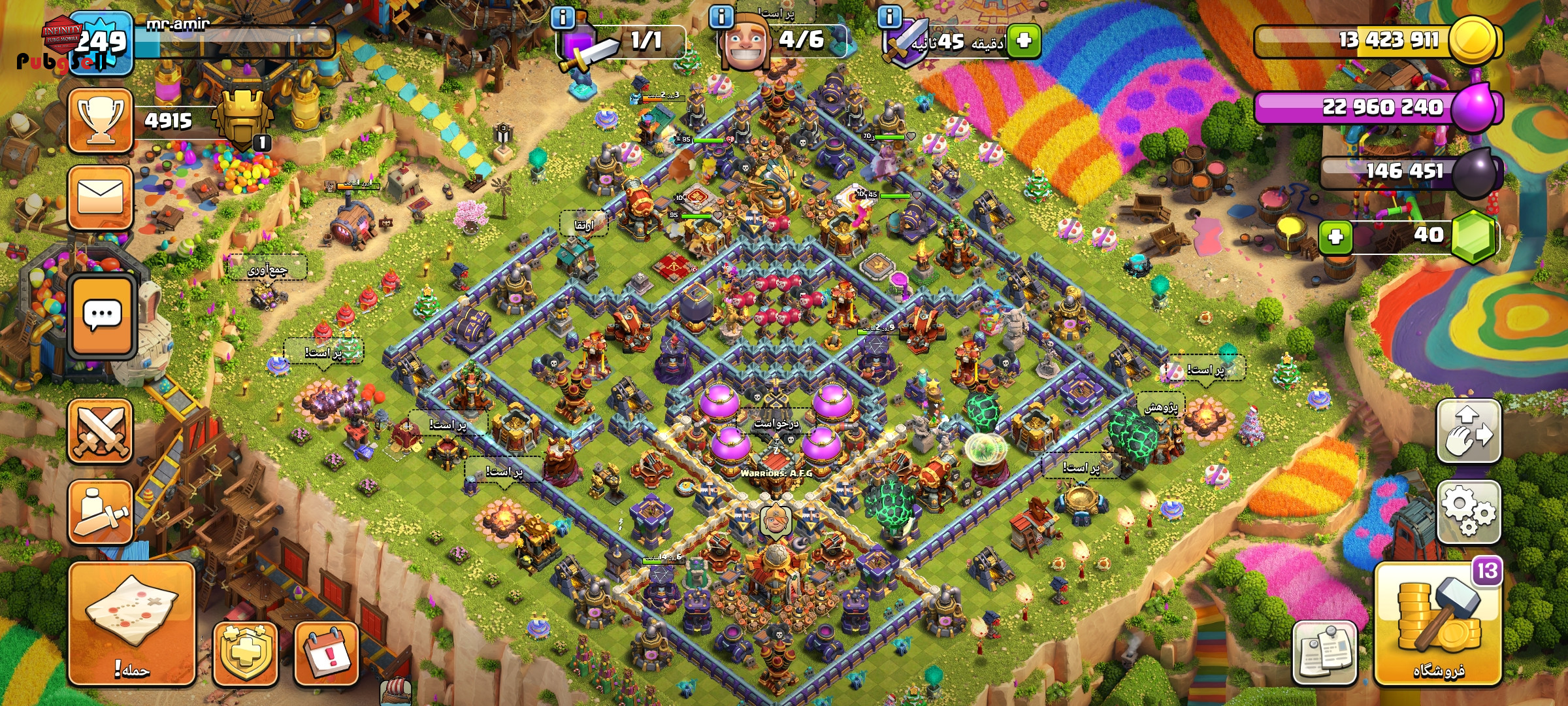Image resolution: width=1568 pixels, height=706 pixels.
Task: Open the clan chat speech bubble
Action: click(102, 316)
